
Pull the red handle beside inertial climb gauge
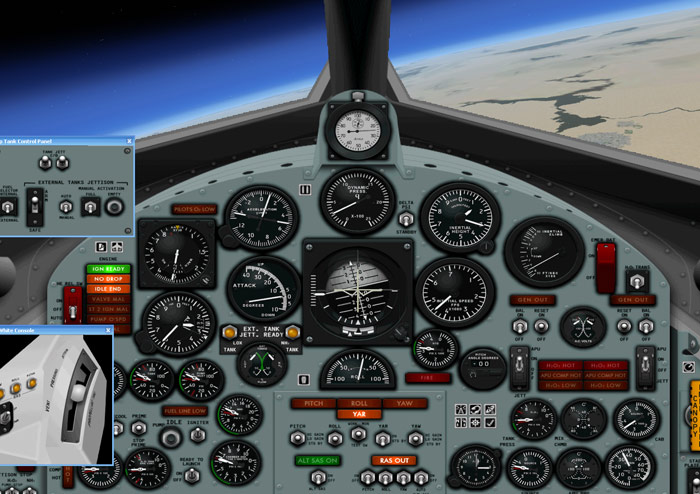click(605, 266)
